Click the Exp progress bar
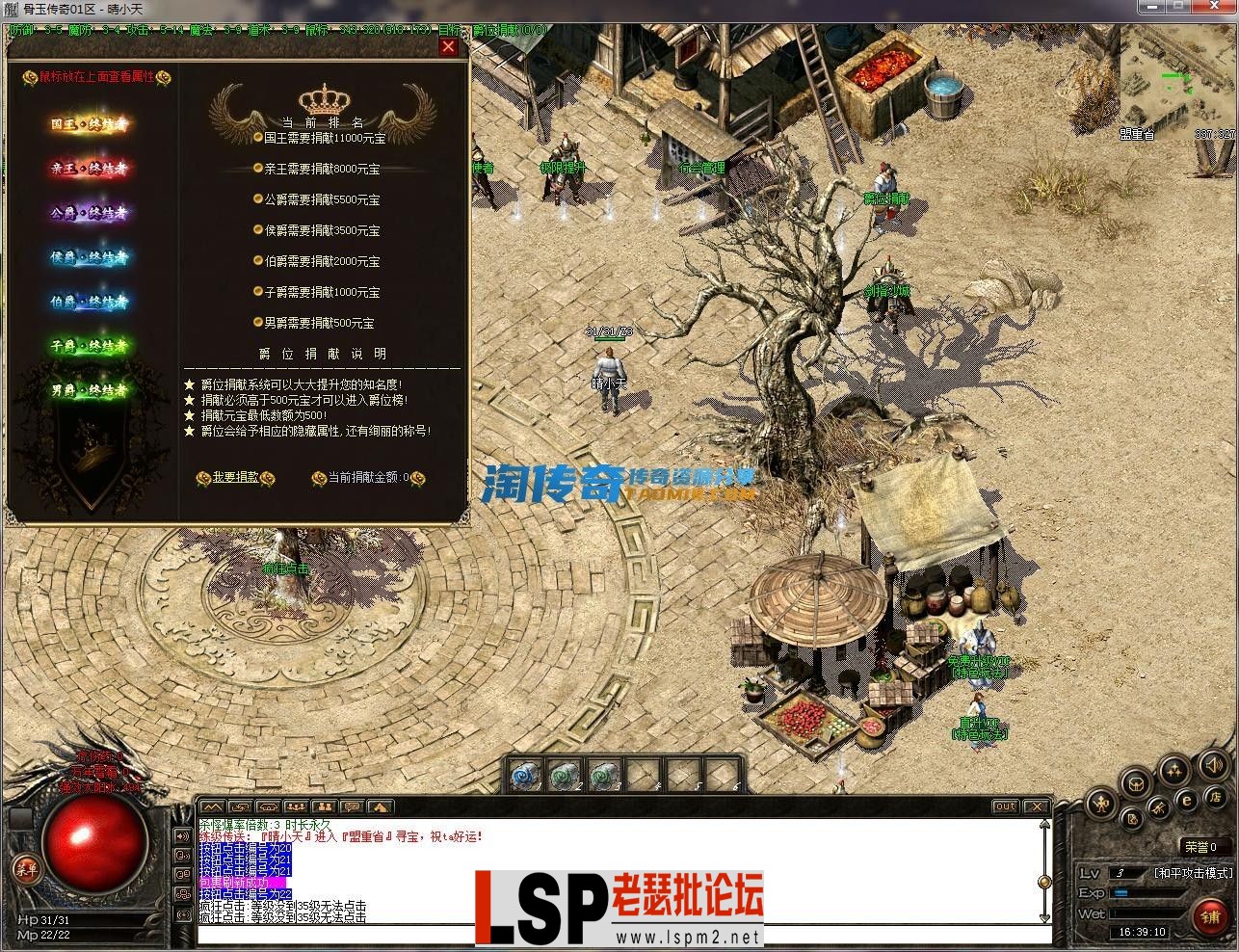Image resolution: width=1239 pixels, height=952 pixels. [x=1147, y=892]
